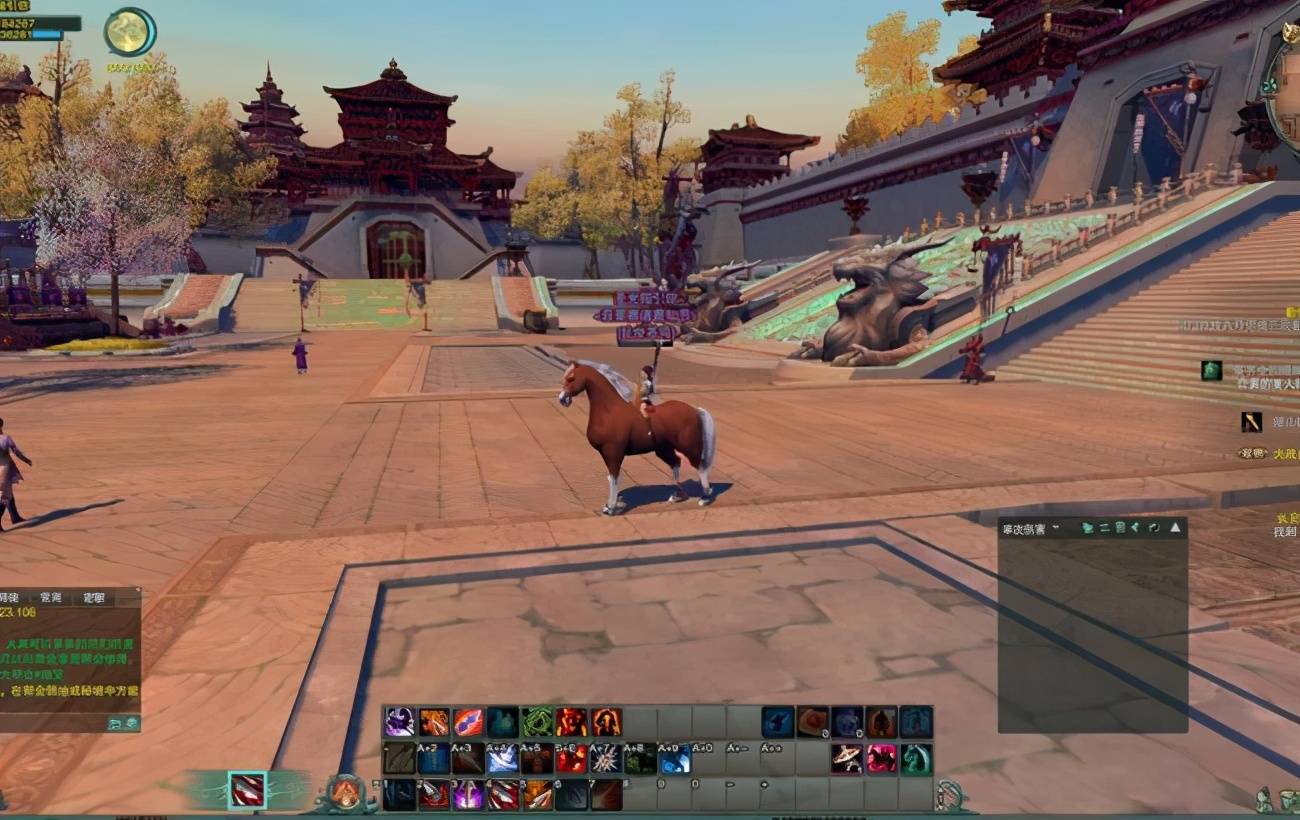Use the dancer in white skill
This screenshot has width=1300, height=820.
847,759
